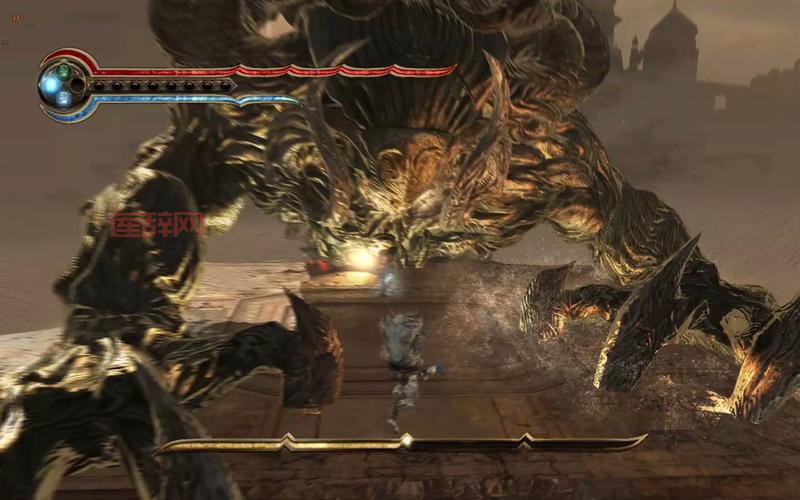This screenshot has width=800, height=500.
Task: Select the green power orb
Action: coord(65,72)
